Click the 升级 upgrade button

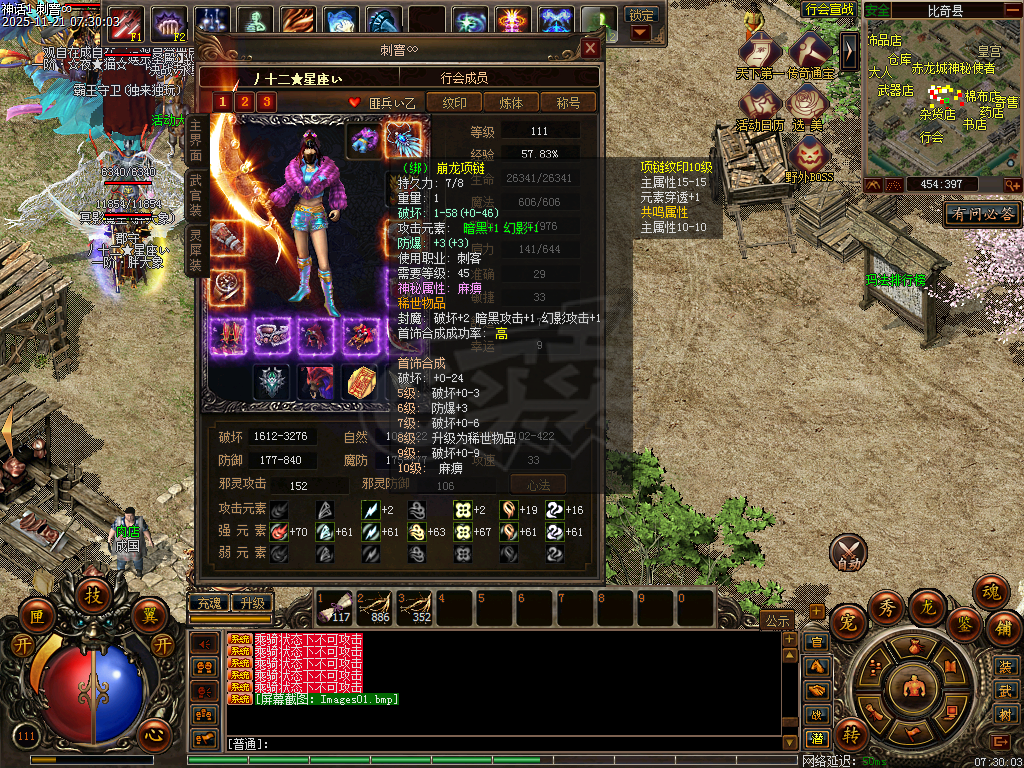[x=251, y=604]
